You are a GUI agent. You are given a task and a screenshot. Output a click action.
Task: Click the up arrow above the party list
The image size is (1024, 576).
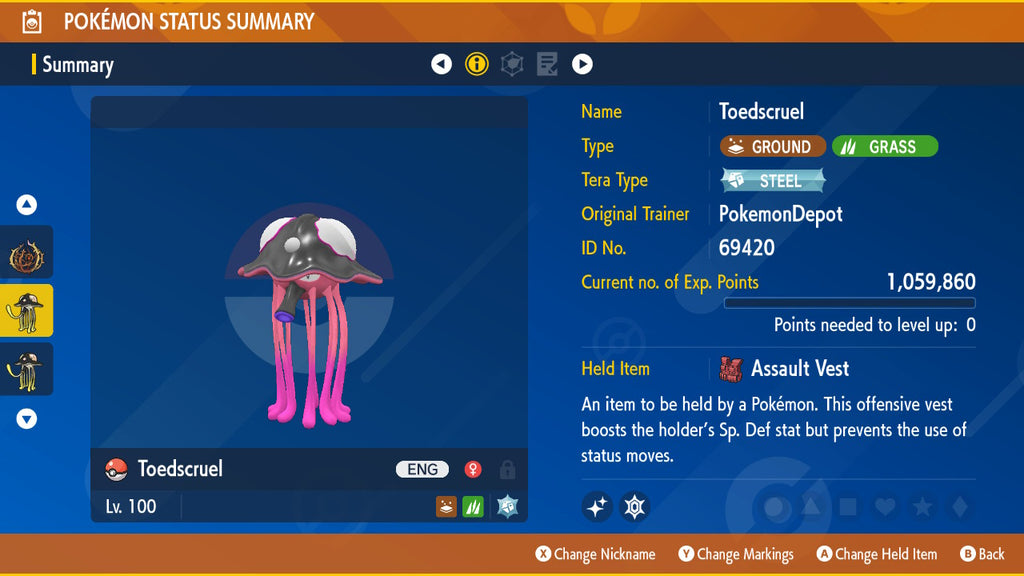[x=27, y=205]
